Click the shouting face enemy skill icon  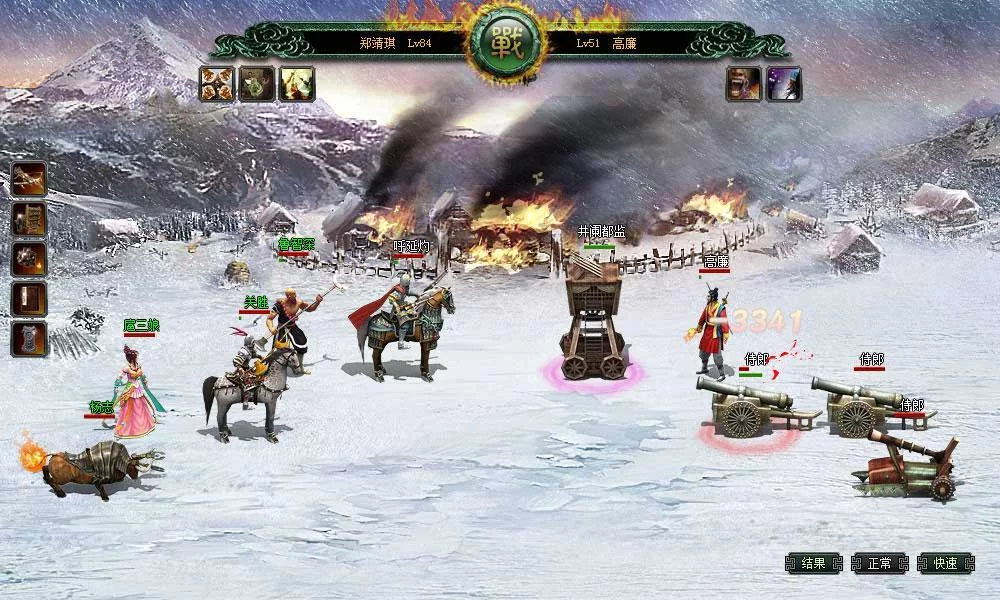[x=744, y=84]
